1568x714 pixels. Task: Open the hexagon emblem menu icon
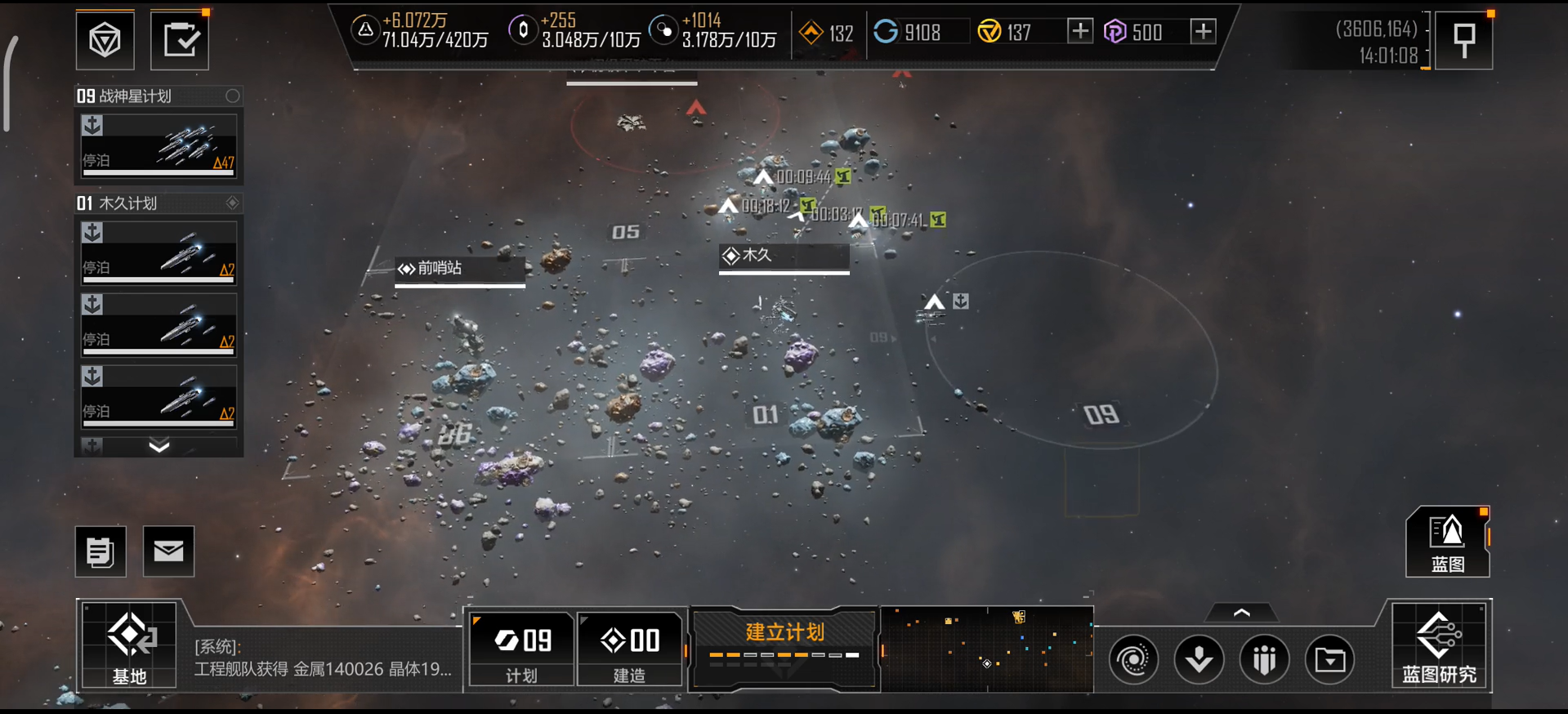(x=105, y=40)
